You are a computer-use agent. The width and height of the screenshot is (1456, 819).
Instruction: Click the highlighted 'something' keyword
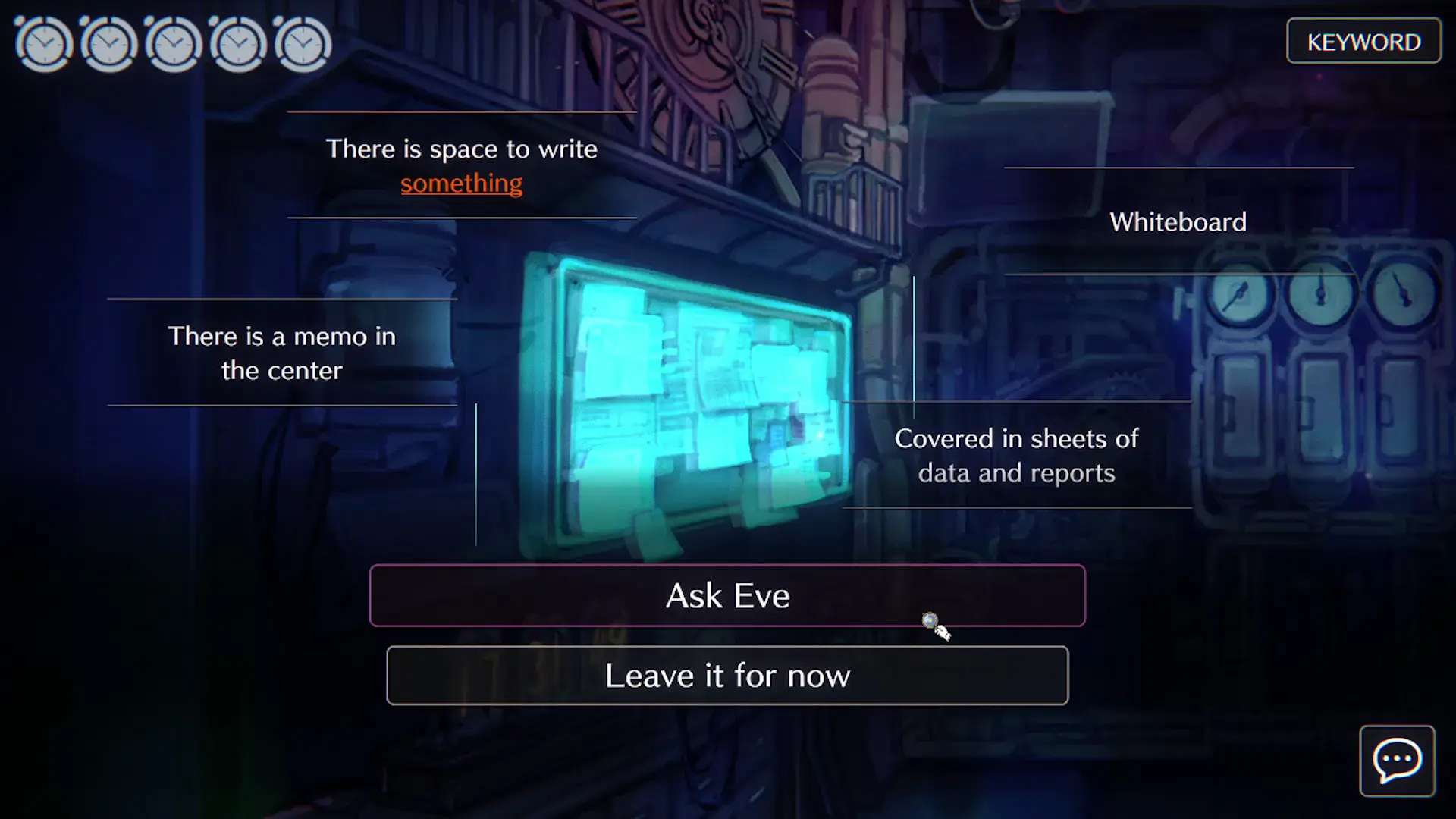(x=461, y=184)
